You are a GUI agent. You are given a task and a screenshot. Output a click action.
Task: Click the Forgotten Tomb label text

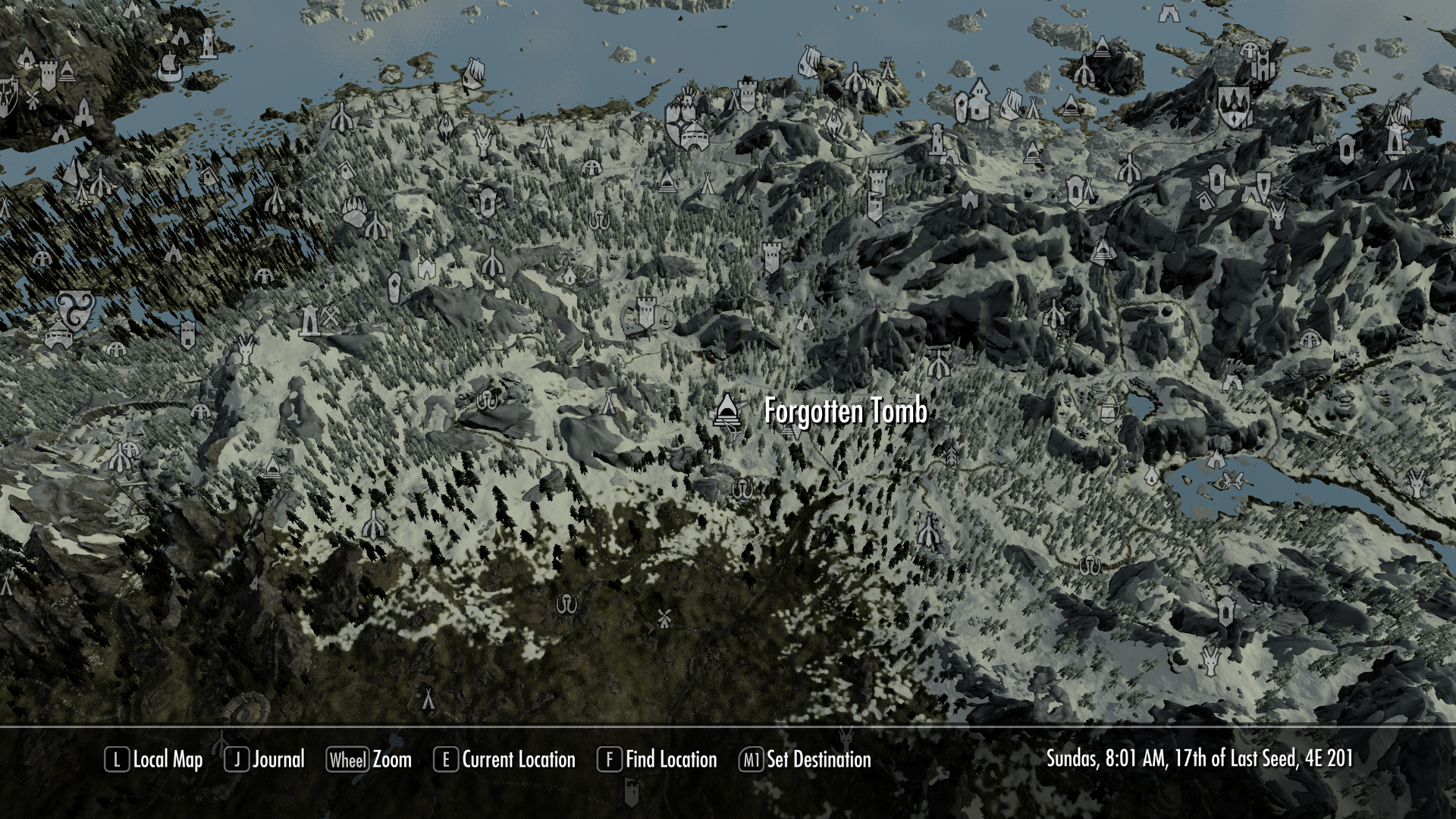[x=846, y=413]
